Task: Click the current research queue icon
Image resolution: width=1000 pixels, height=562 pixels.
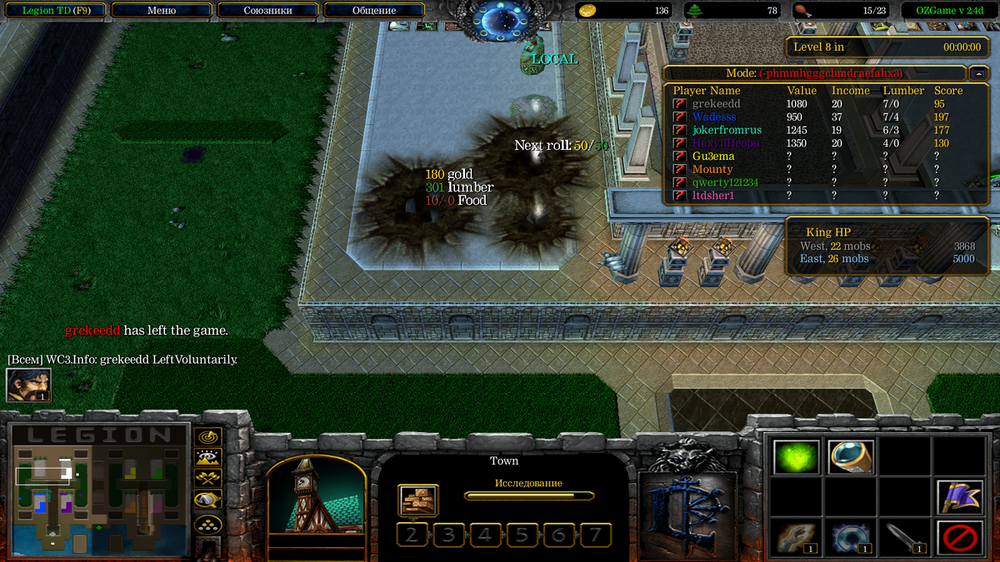Action: pos(417,499)
